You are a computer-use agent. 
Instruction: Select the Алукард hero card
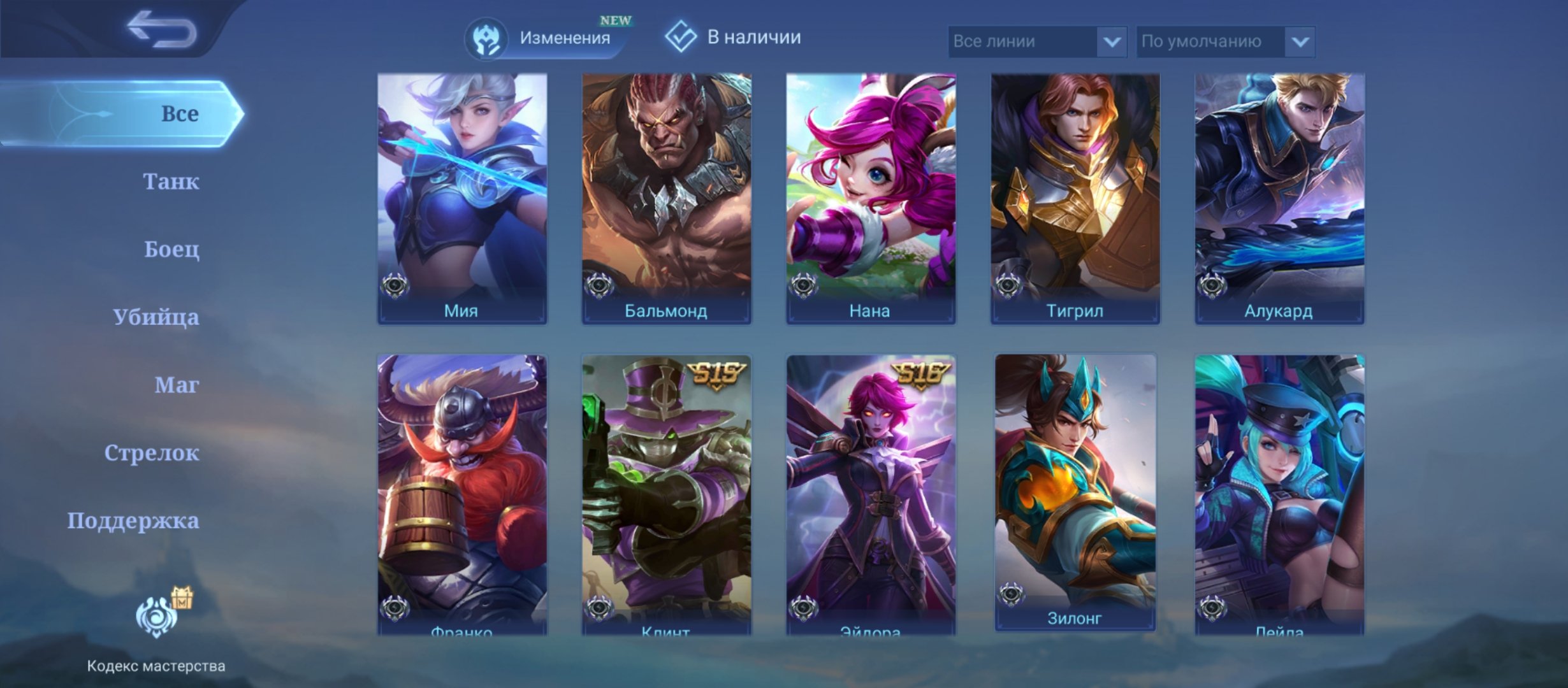1279,197
